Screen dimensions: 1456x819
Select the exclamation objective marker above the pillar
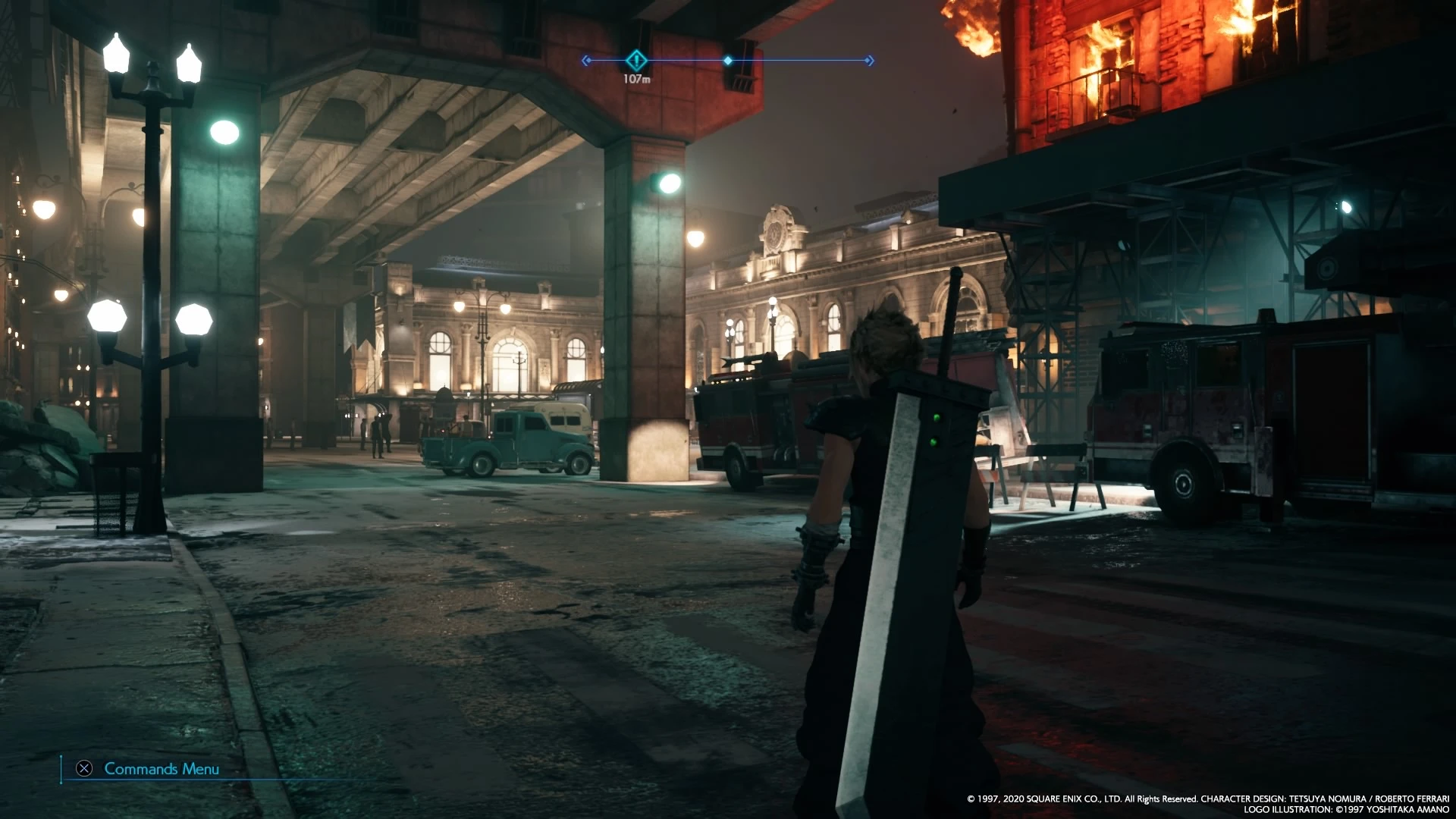pyautogui.click(x=636, y=61)
